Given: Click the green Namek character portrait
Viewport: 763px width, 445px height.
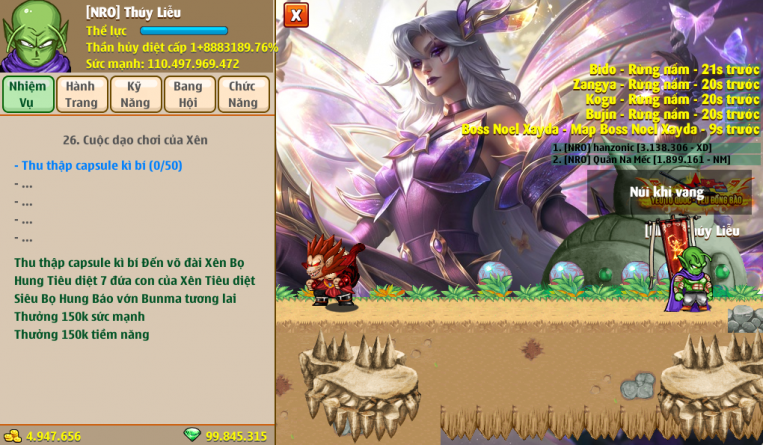Looking at the screenshot, I should pyautogui.click(x=36, y=36).
